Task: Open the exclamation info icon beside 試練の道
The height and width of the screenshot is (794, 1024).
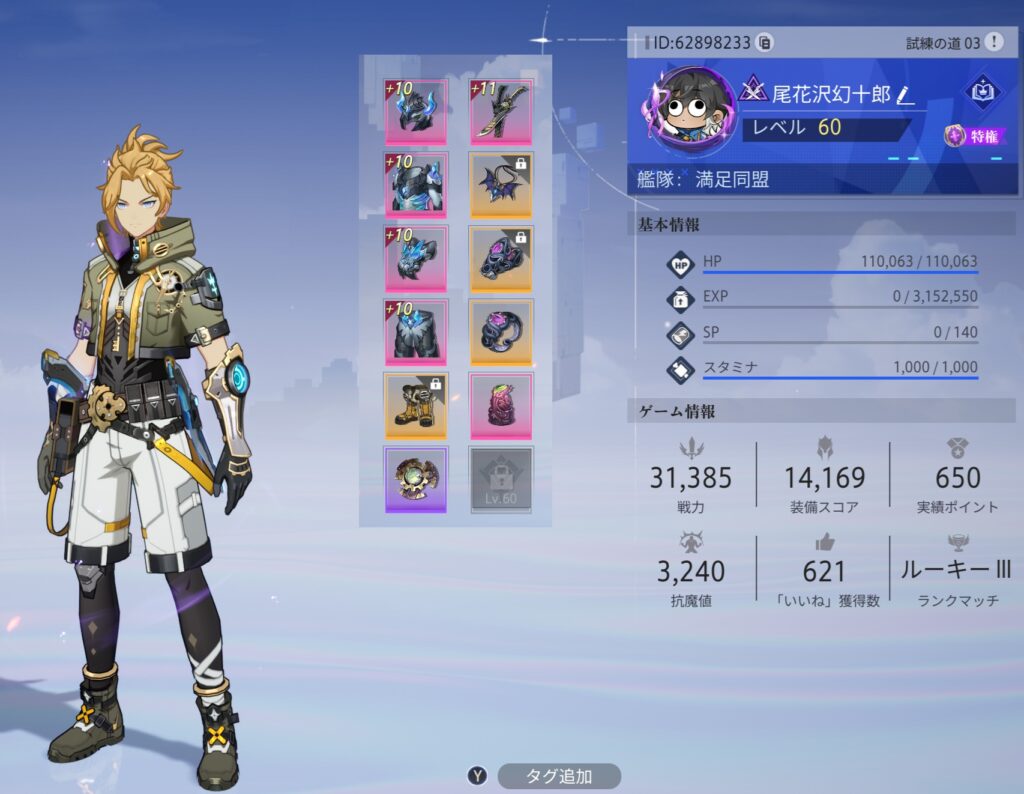Action: coord(993,42)
